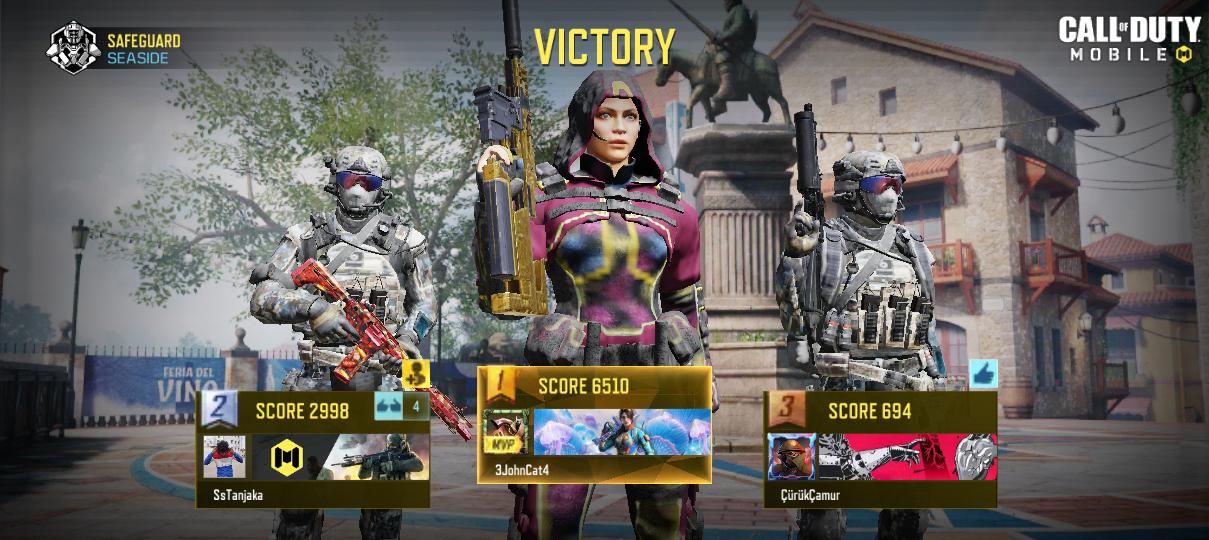The image size is (1209, 540).
Task: View MVP 3JohnCat4's avatar
Action: [507, 432]
